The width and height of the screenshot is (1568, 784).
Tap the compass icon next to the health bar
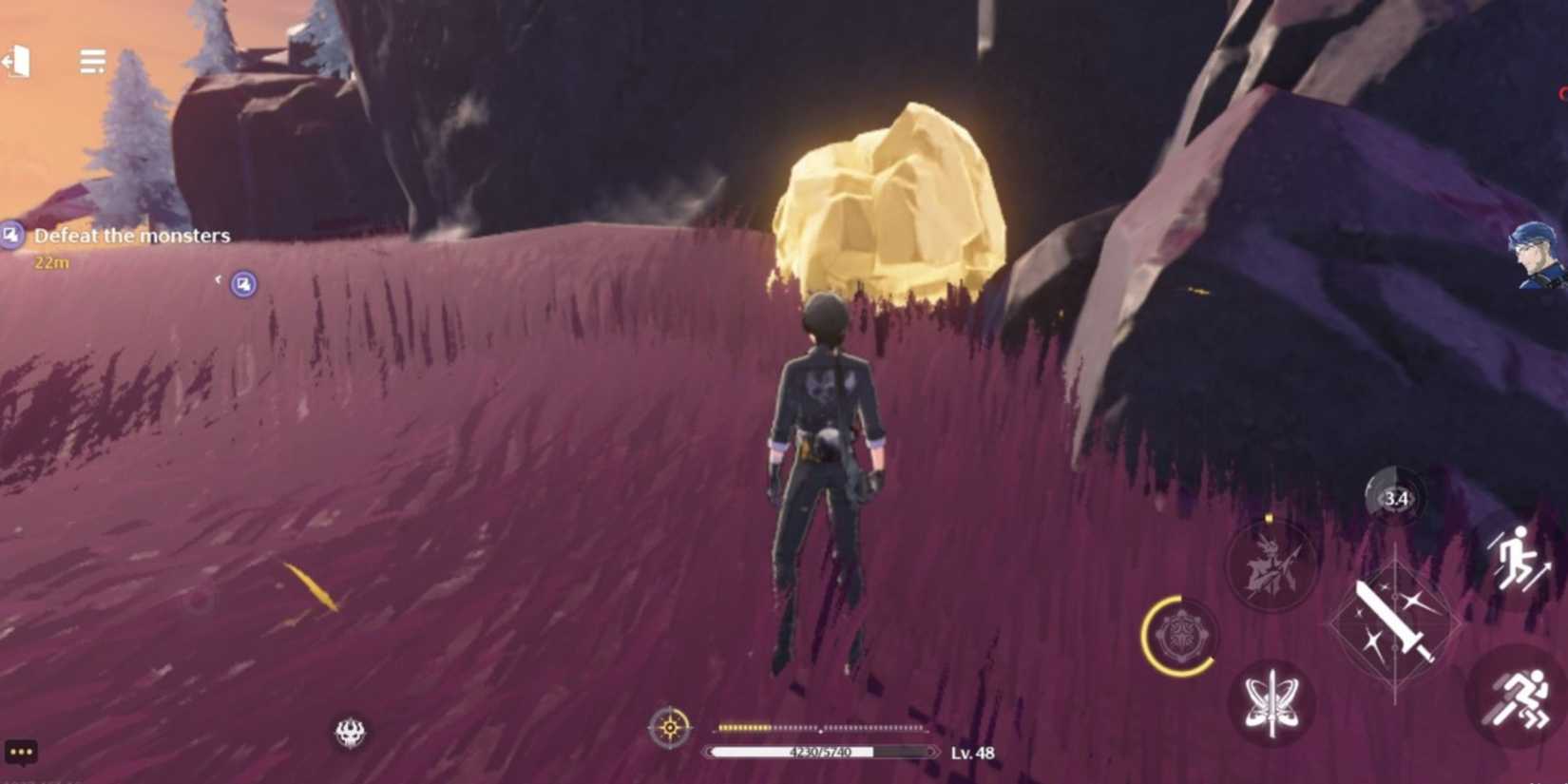(x=672, y=728)
